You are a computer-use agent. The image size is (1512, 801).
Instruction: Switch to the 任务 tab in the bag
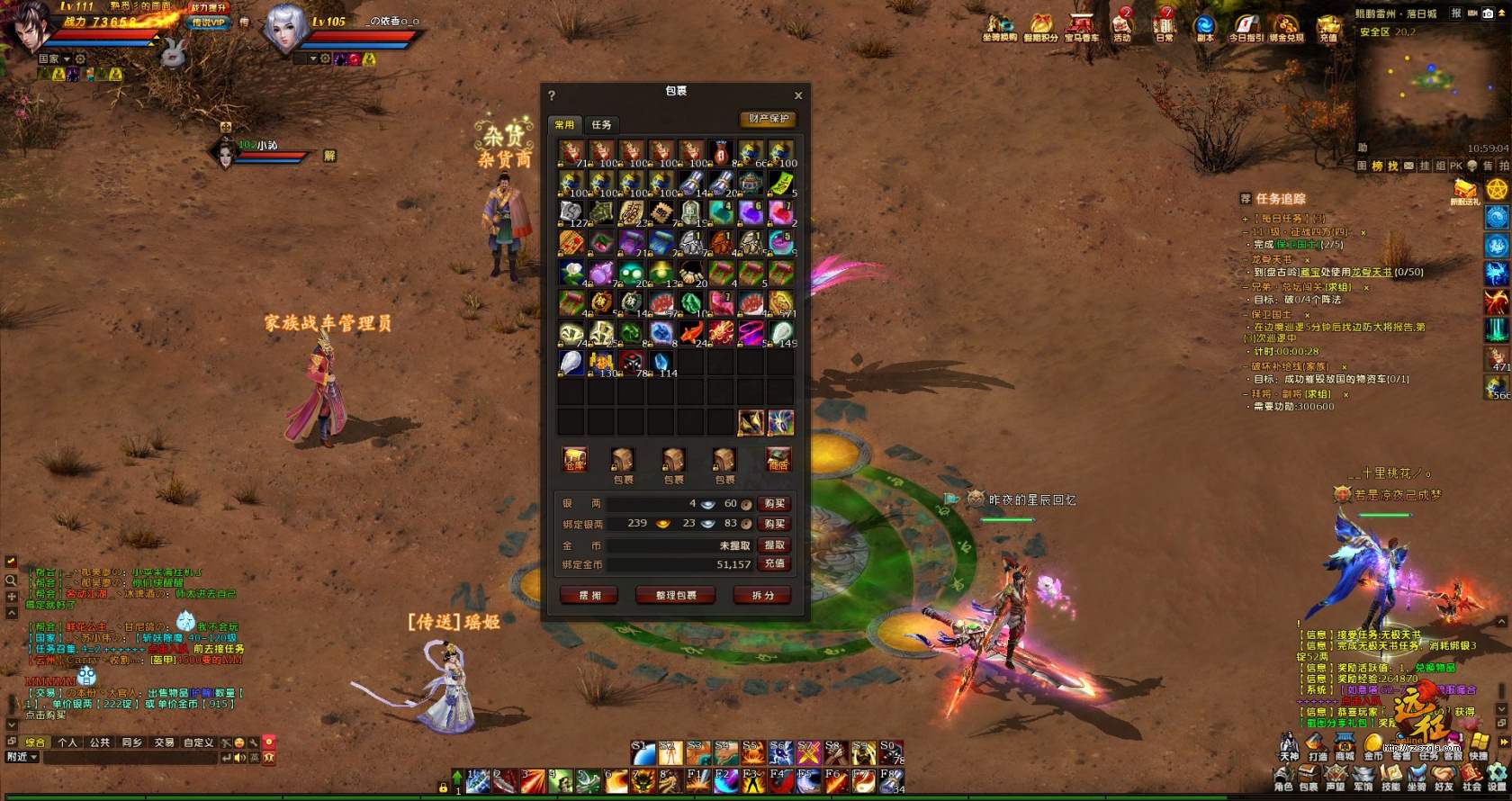tap(601, 125)
